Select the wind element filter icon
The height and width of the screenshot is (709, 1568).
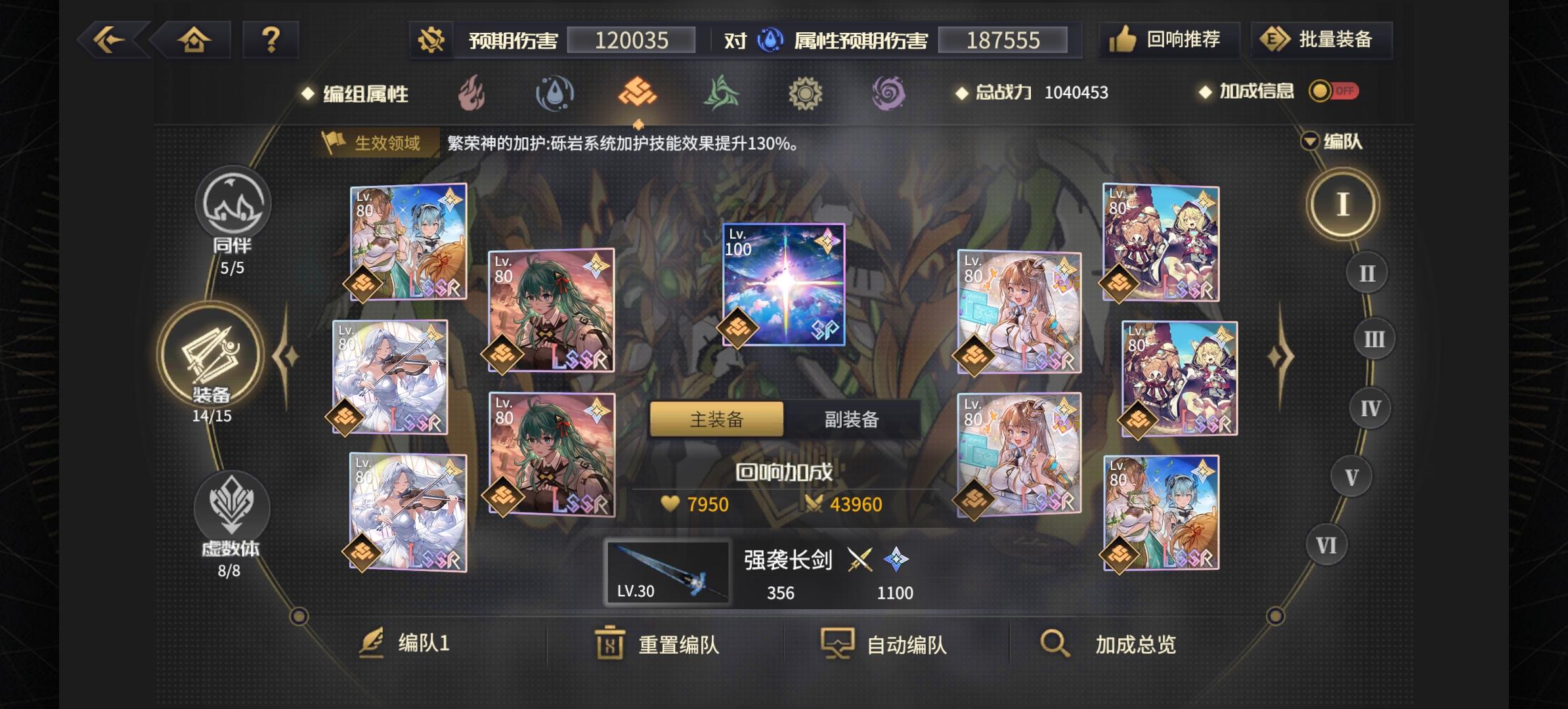[x=722, y=93]
